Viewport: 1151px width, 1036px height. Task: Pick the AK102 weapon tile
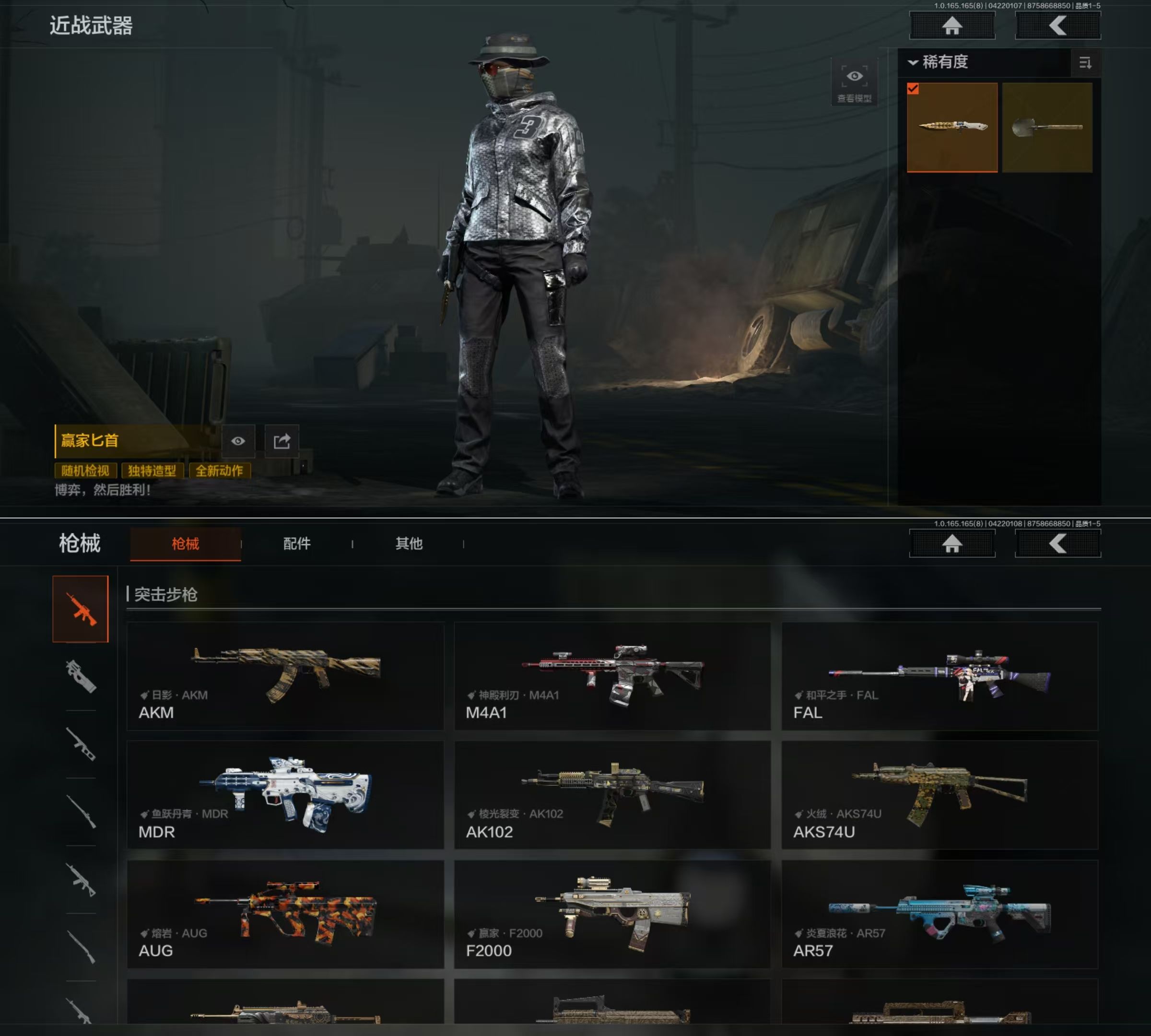pyautogui.click(x=612, y=795)
